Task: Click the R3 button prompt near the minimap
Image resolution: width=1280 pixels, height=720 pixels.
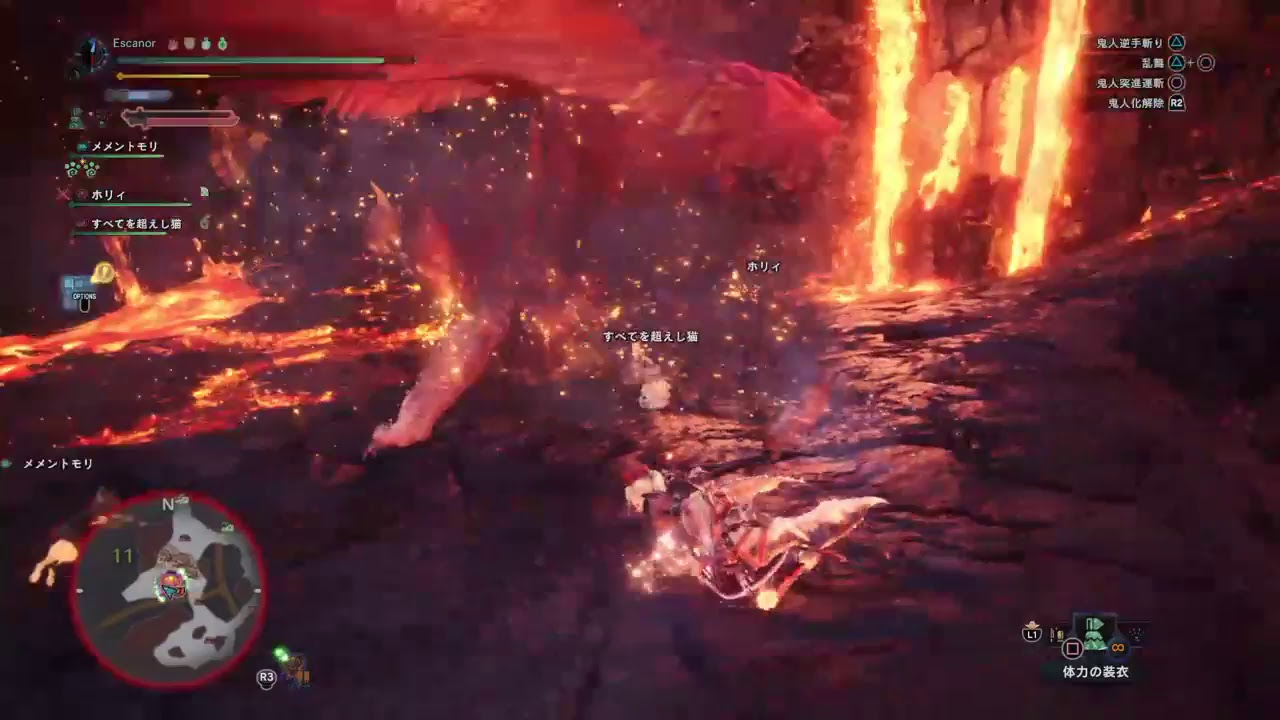Action: click(266, 677)
